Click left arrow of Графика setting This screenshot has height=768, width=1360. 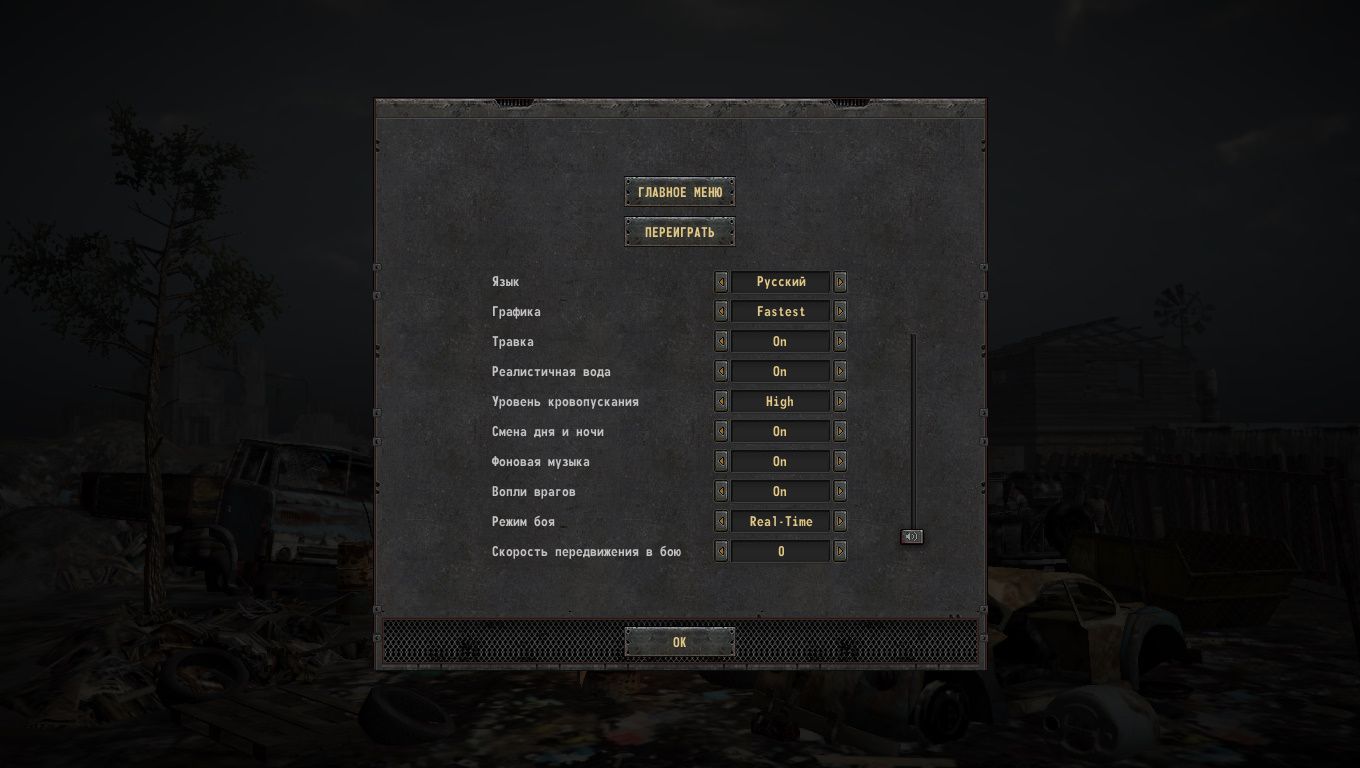pos(721,312)
